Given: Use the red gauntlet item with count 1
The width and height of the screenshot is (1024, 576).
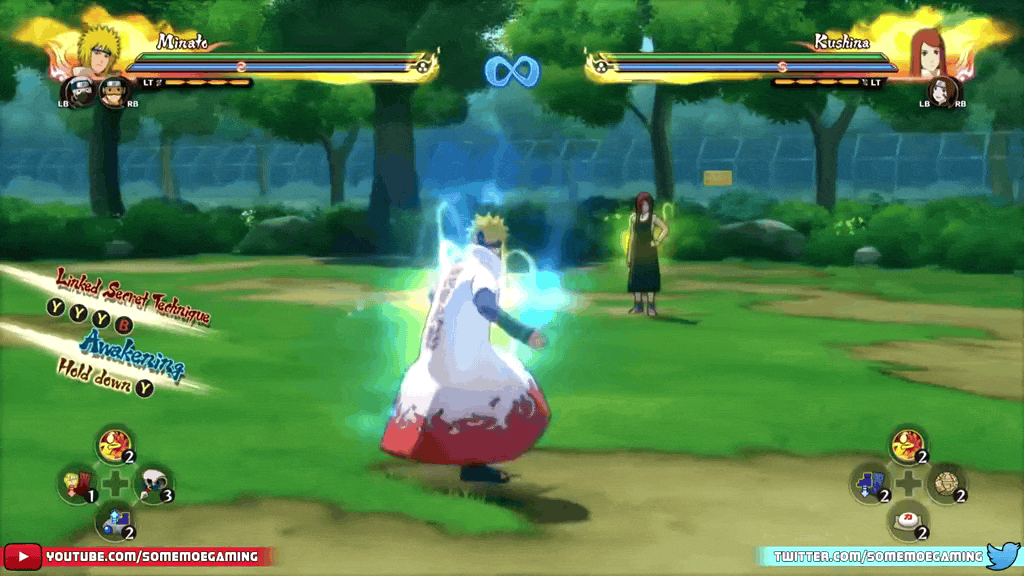Looking at the screenshot, I should click(x=75, y=485).
